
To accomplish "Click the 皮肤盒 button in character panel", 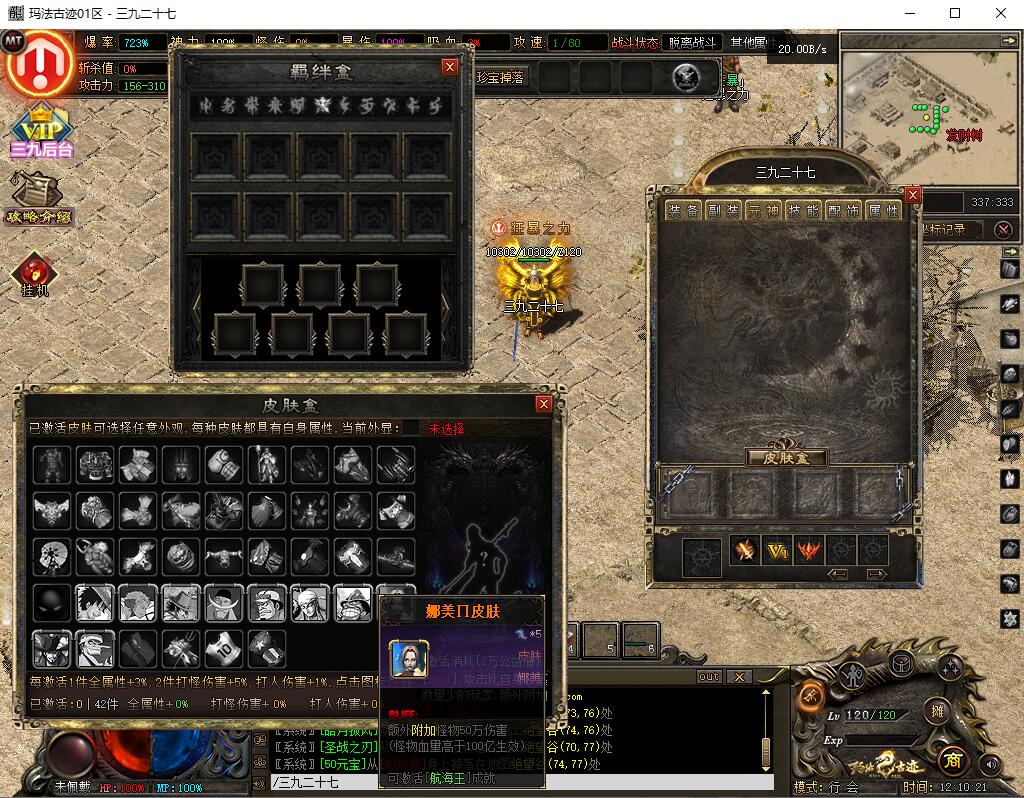I will pyautogui.click(x=787, y=458).
